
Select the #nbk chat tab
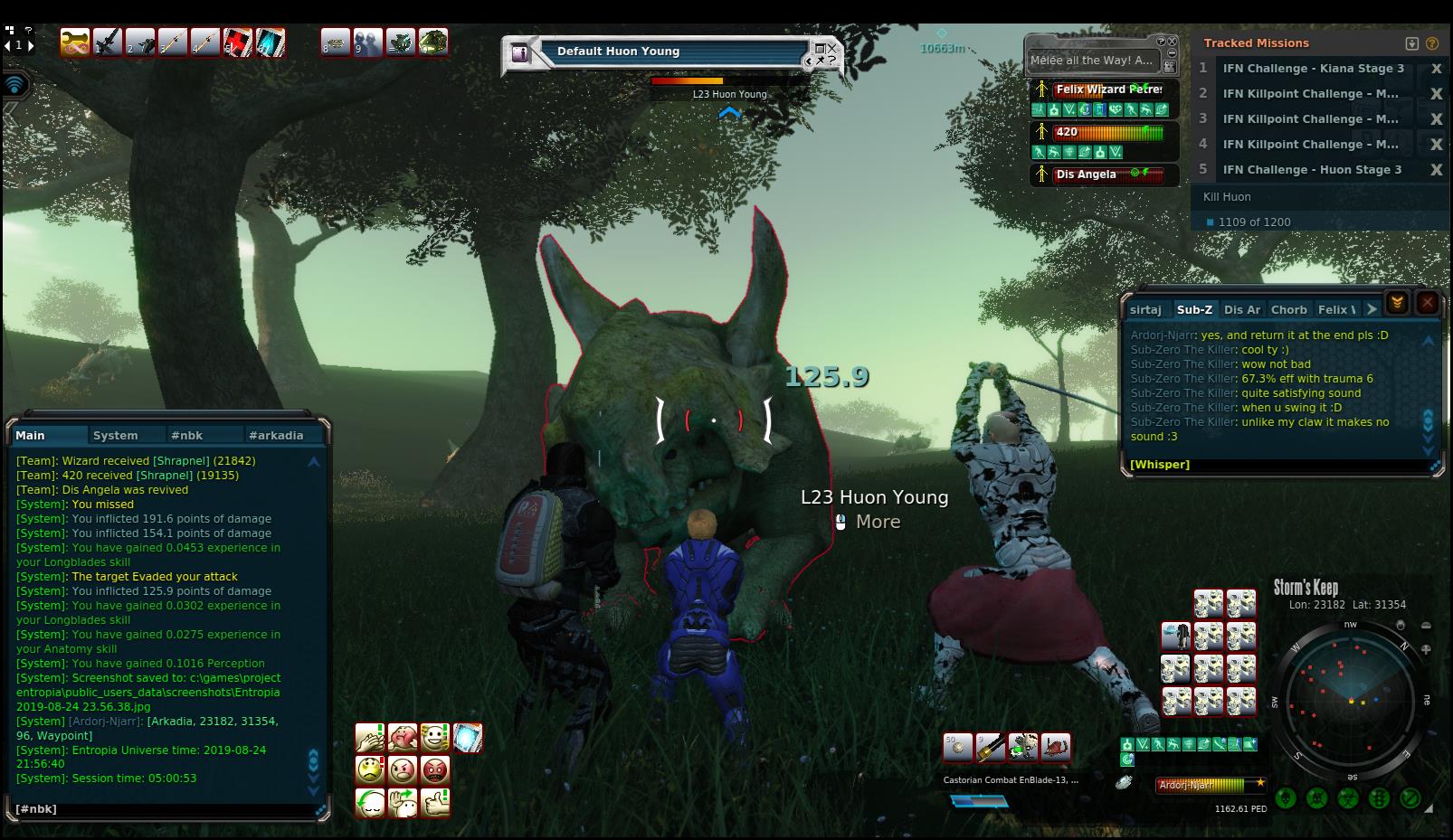[x=187, y=435]
